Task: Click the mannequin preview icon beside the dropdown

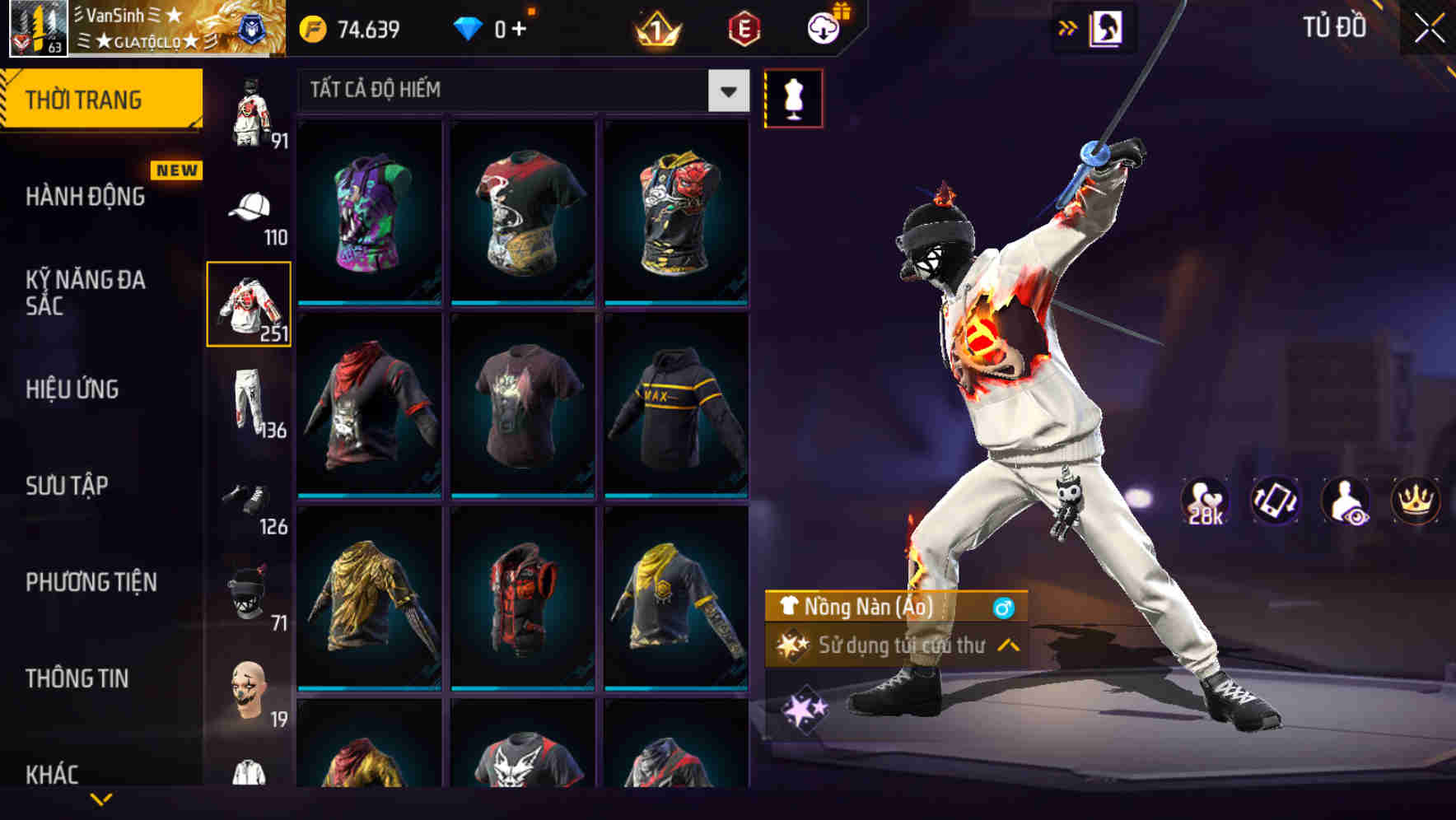Action: pyautogui.click(x=793, y=97)
